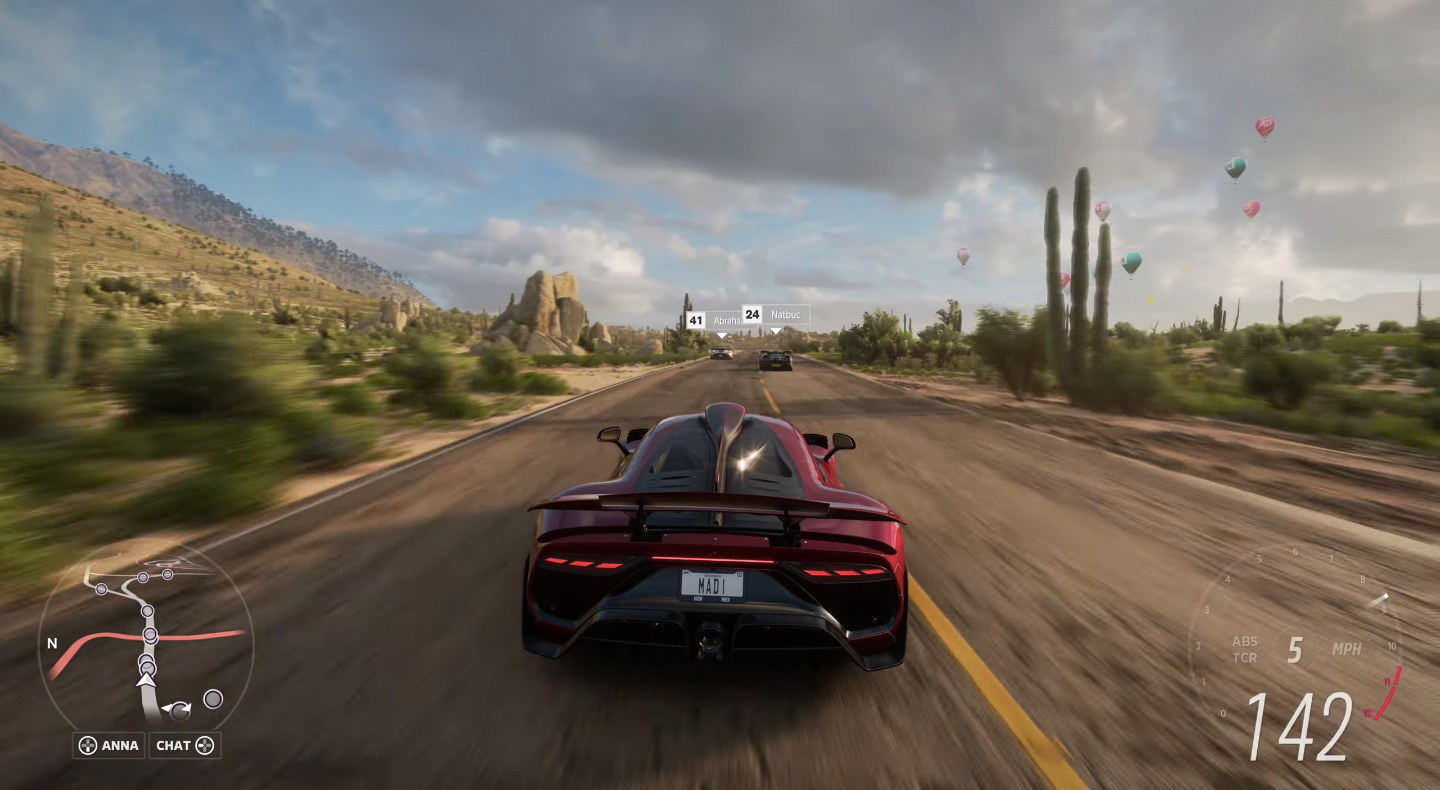Viewport: 1440px width, 790px height.
Task: Click the minimap marker with two arrows
Action: (x=179, y=711)
